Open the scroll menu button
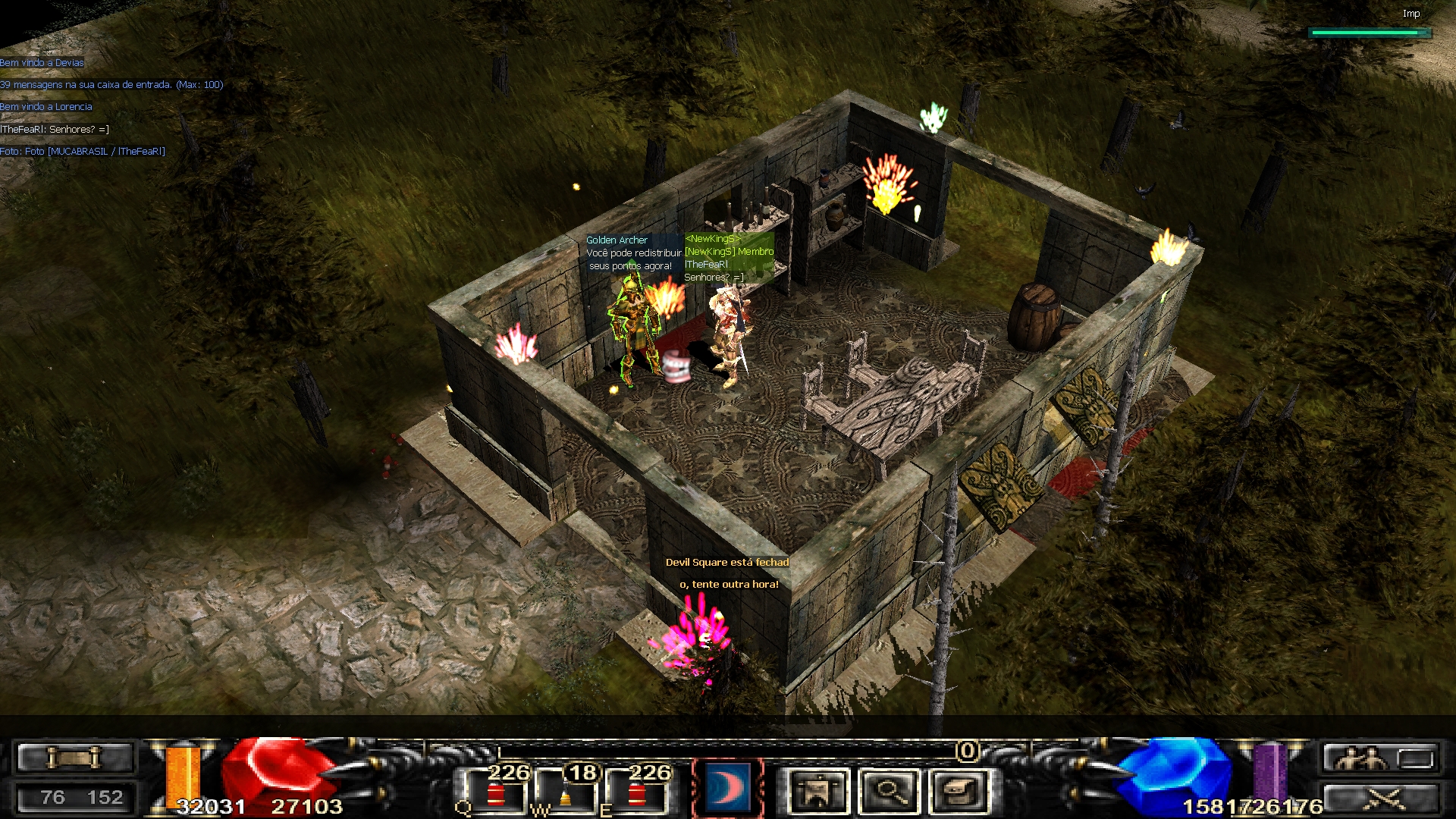The height and width of the screenshot is (819, 1456). pos(74,758)
